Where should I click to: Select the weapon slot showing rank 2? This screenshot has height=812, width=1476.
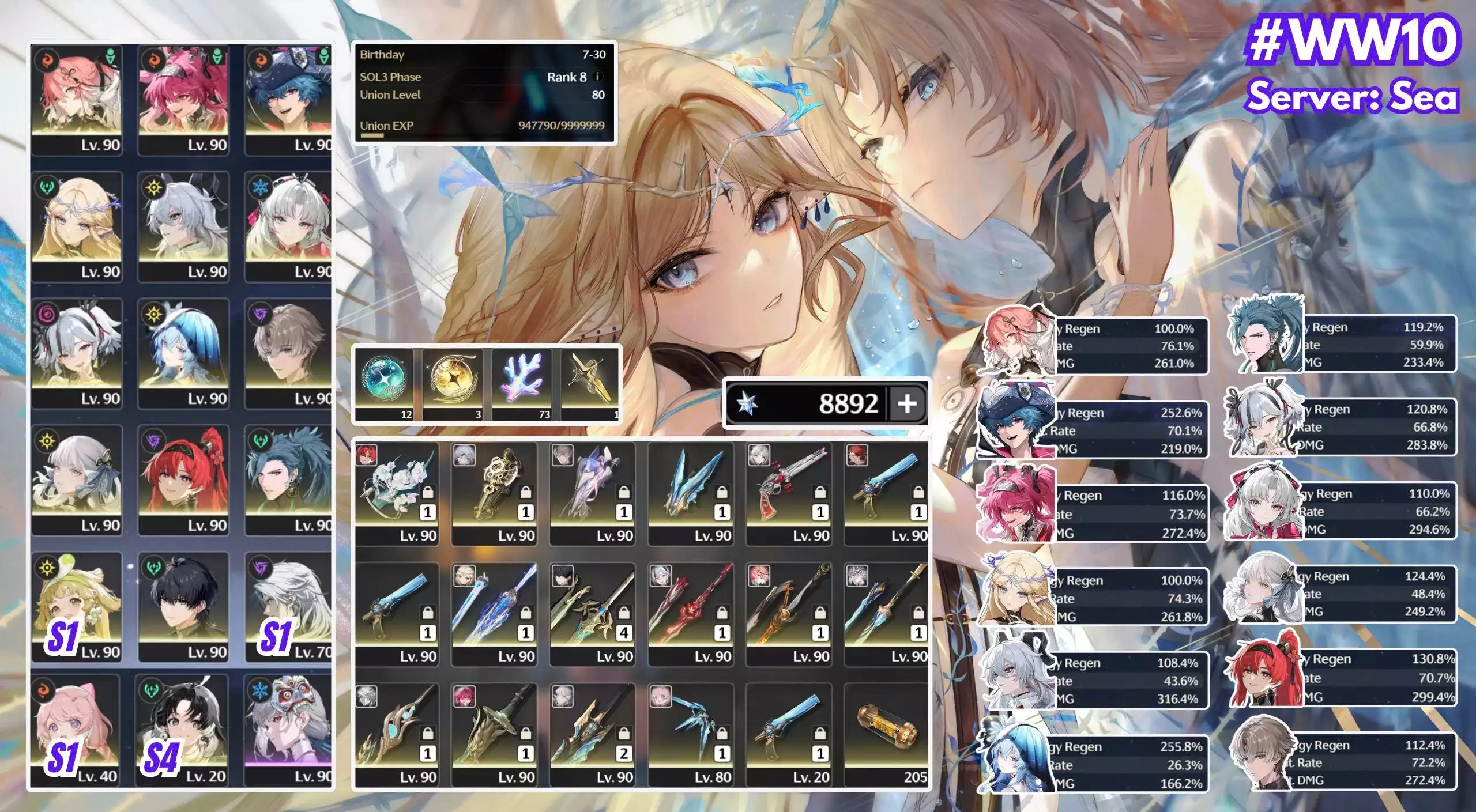593,735
